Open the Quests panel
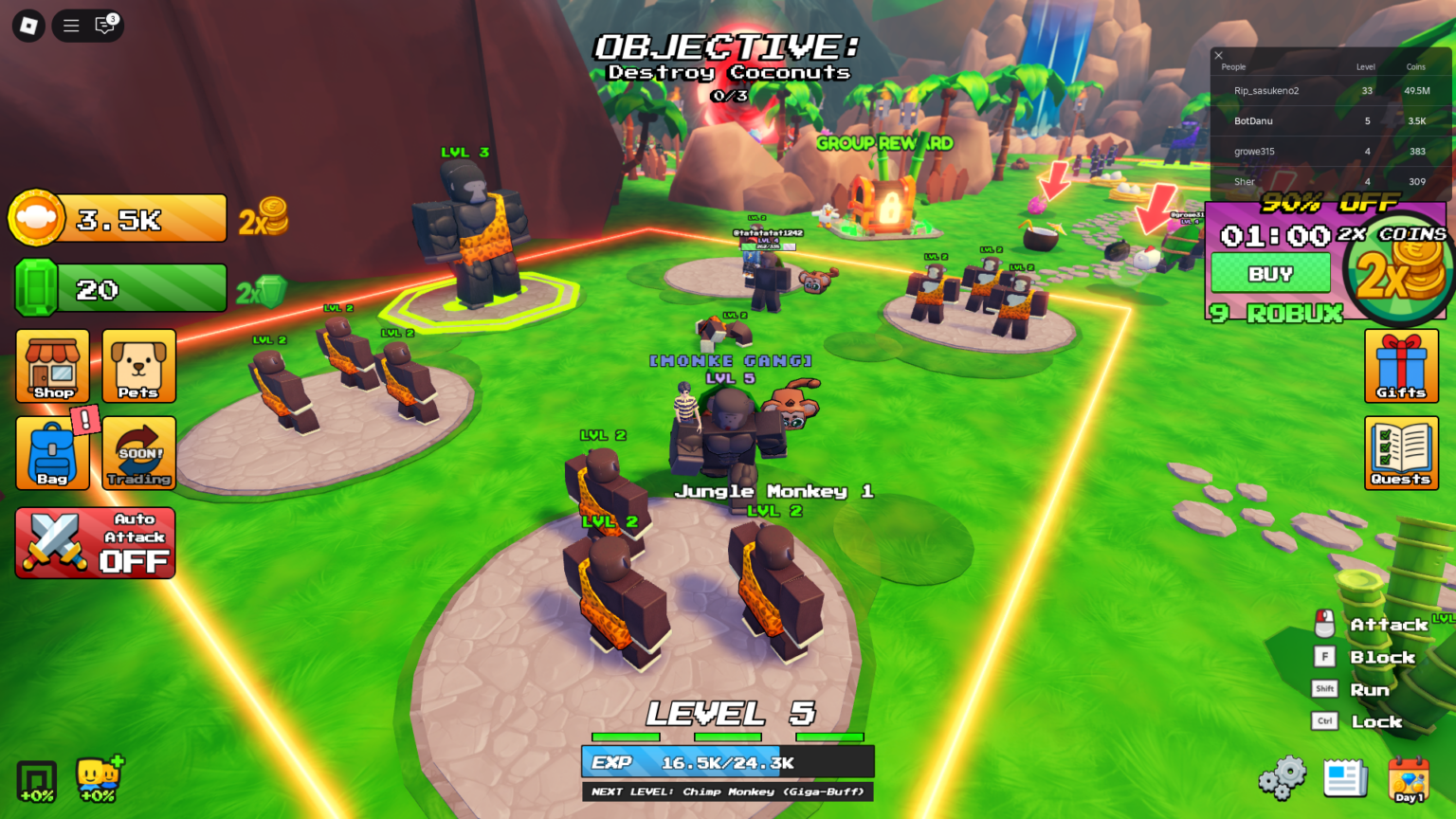The image size is (1456, 819). [1401, 452]
